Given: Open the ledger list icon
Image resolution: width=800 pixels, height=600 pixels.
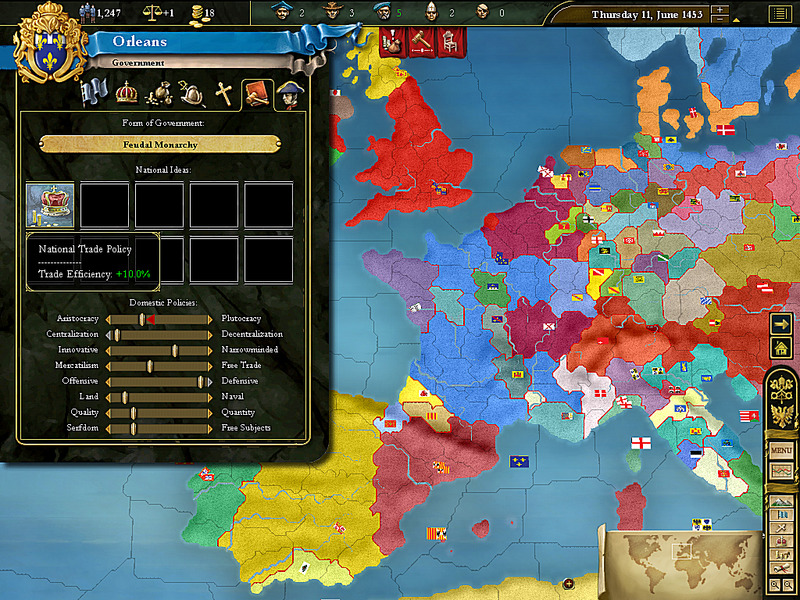Looking at the screenshot, I should click(x=778, y=14).
